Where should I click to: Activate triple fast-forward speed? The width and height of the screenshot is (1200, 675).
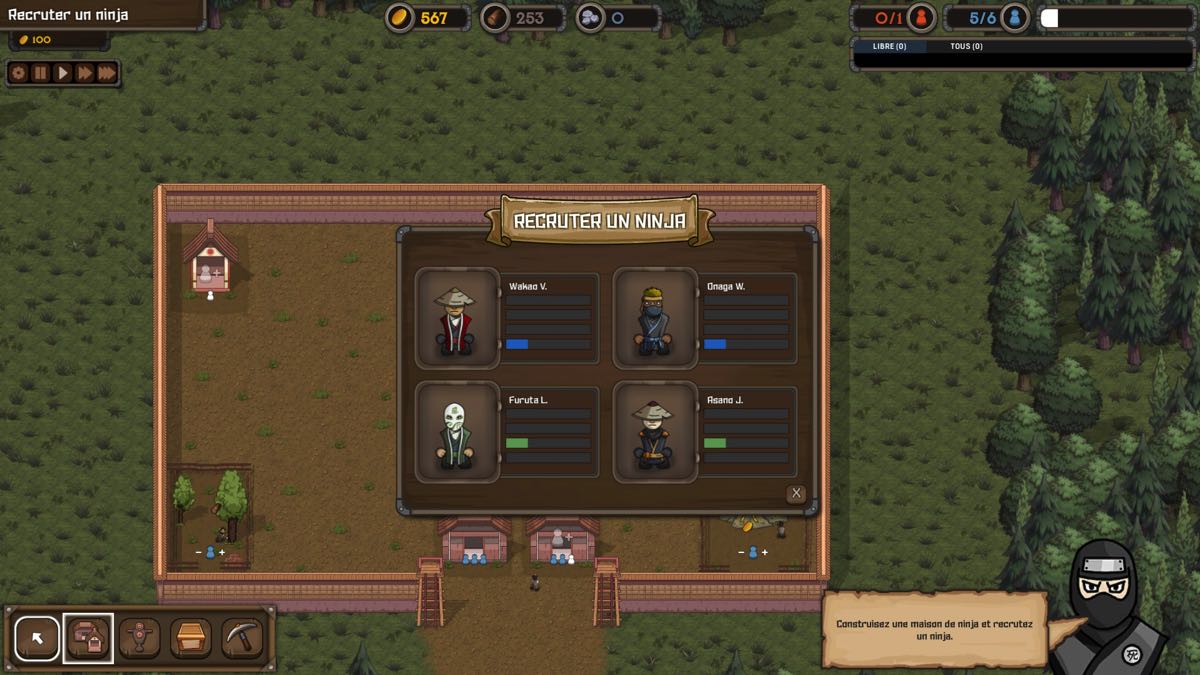tap(107, 73)
